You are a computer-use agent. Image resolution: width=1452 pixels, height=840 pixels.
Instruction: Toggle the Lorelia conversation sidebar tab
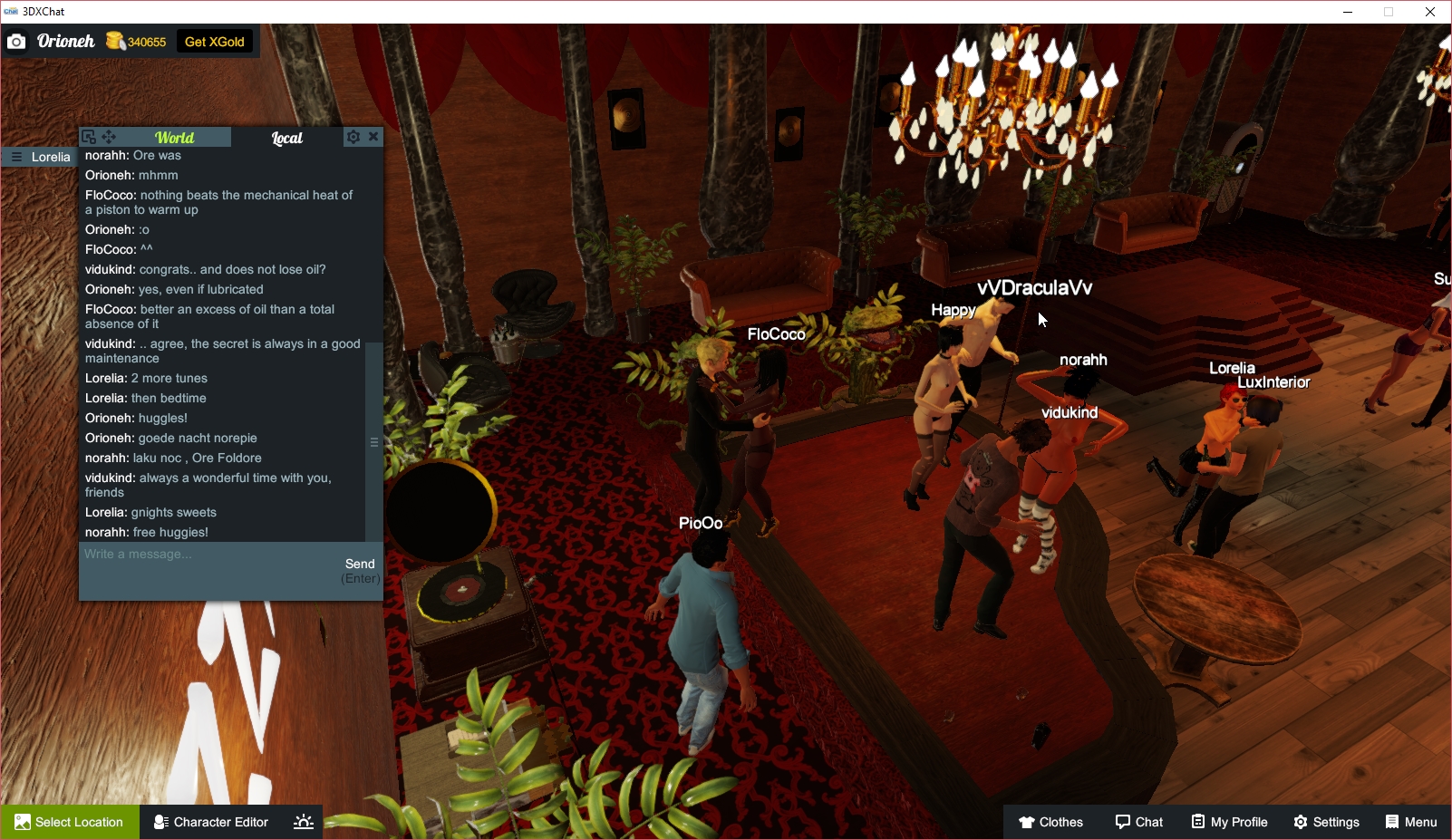pyautogui.click(x=53, y=157)
